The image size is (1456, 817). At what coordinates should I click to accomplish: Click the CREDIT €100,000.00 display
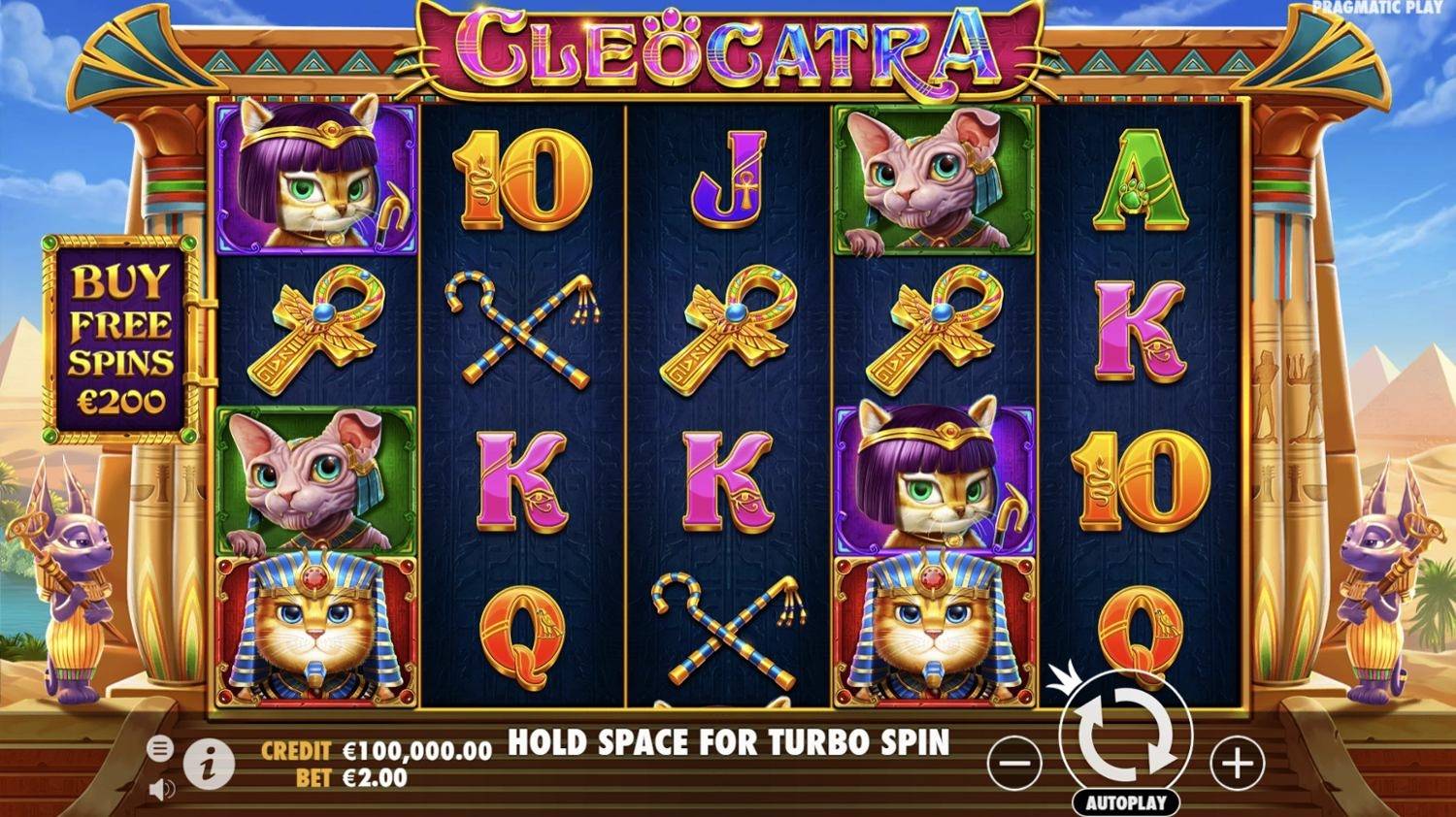[374, 750]
